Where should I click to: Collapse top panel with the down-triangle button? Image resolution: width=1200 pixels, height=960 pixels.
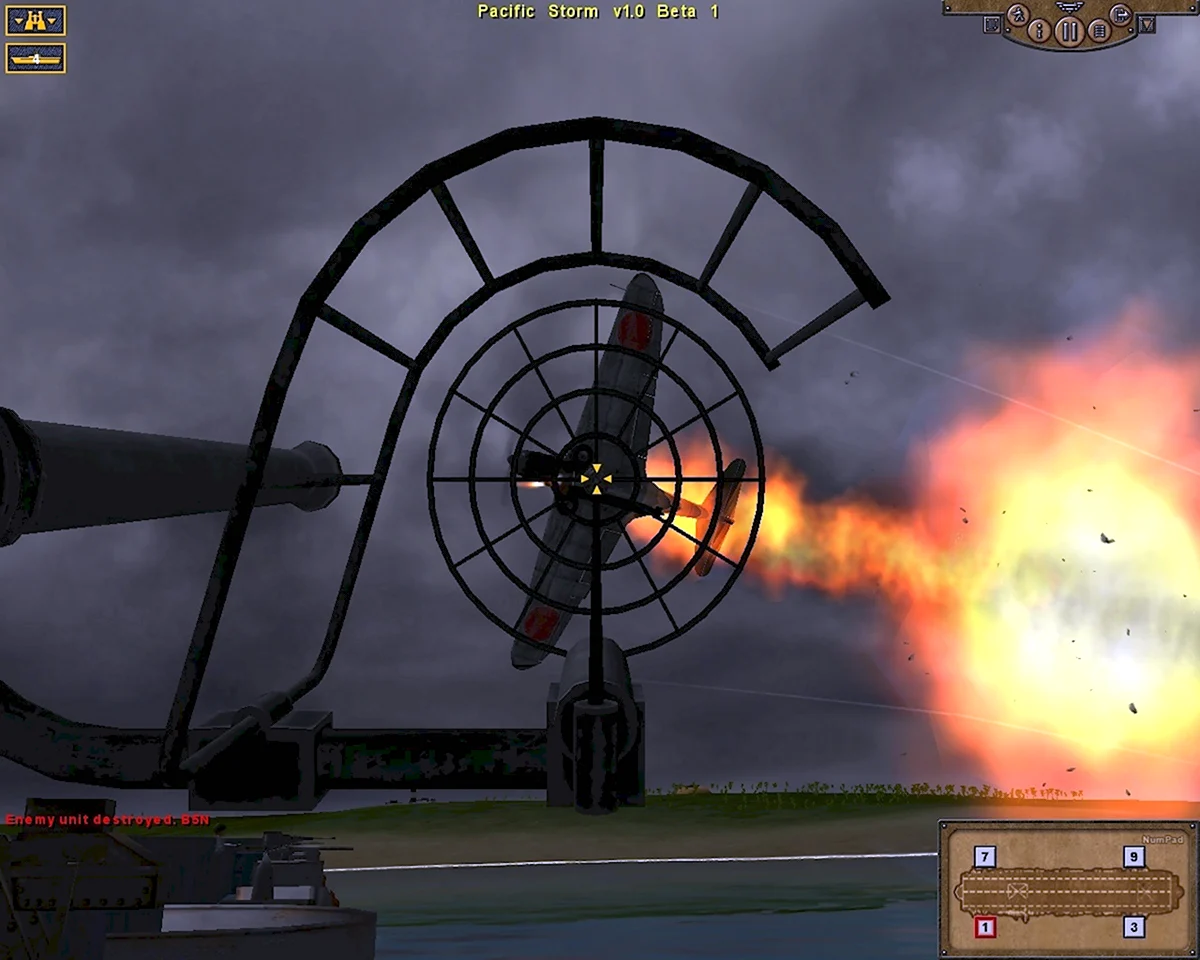(1146, 24)
